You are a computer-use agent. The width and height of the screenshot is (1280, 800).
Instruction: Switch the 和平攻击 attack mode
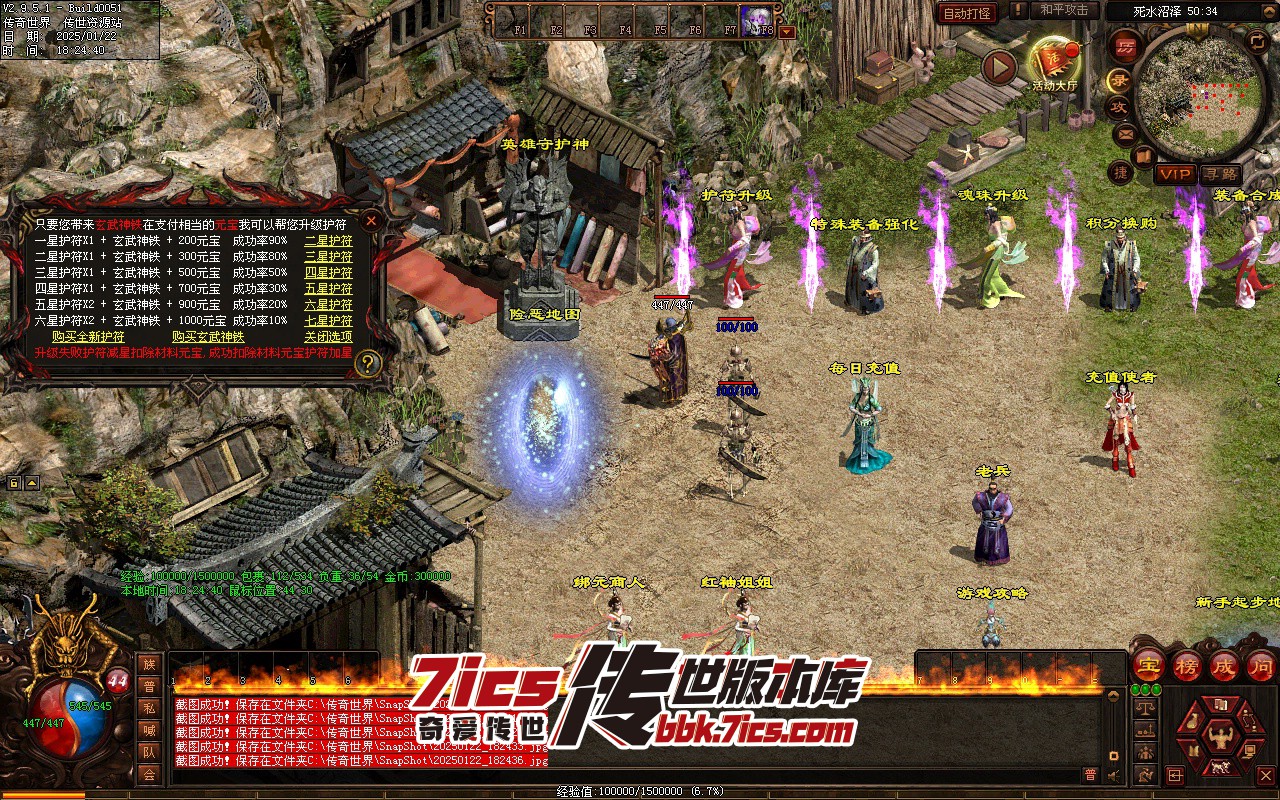point(1063,10)
